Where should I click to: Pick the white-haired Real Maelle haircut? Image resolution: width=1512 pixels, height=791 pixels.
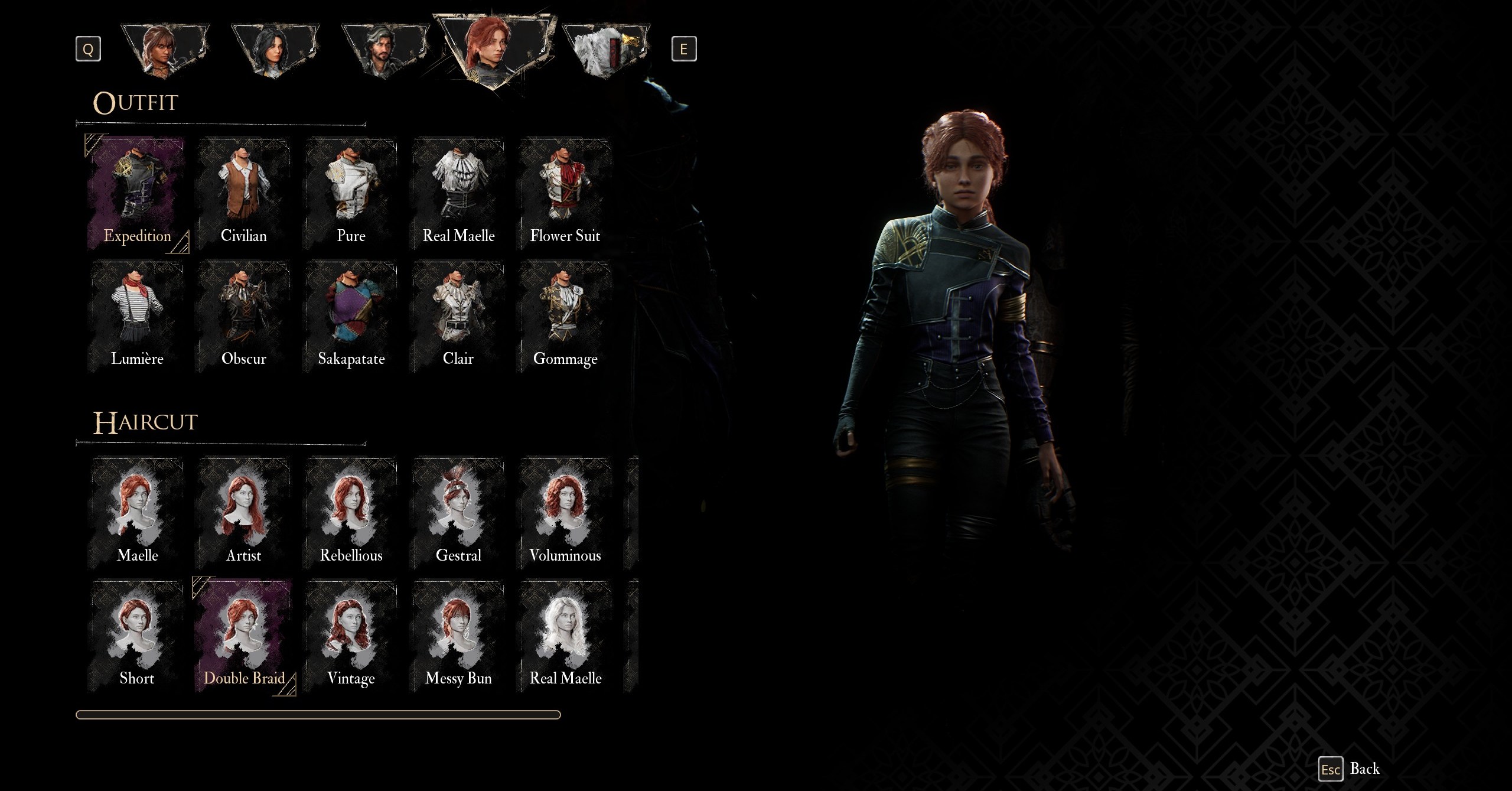[x=565, y=637]
